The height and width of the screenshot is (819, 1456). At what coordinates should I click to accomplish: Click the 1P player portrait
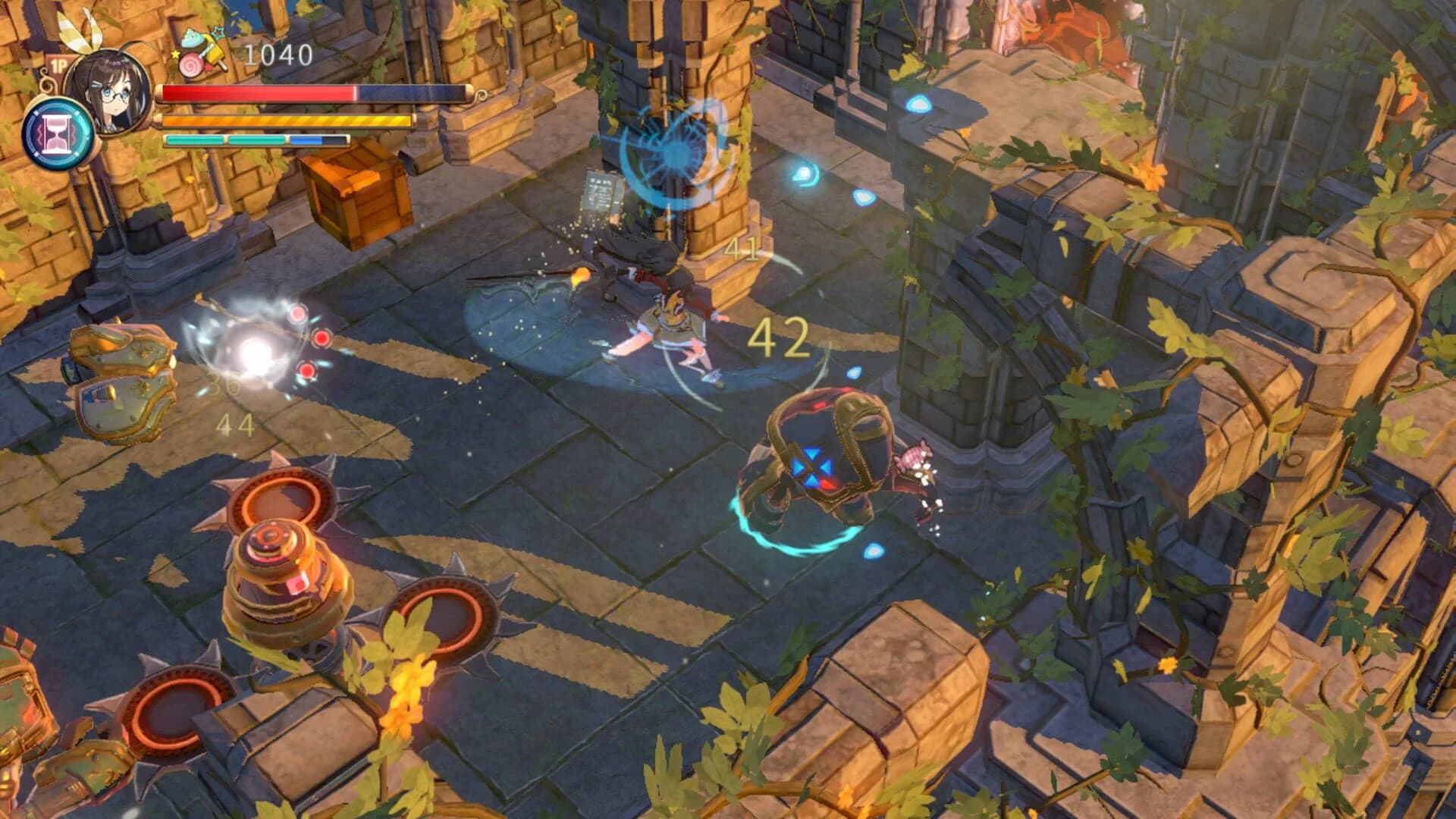point(114,91)
